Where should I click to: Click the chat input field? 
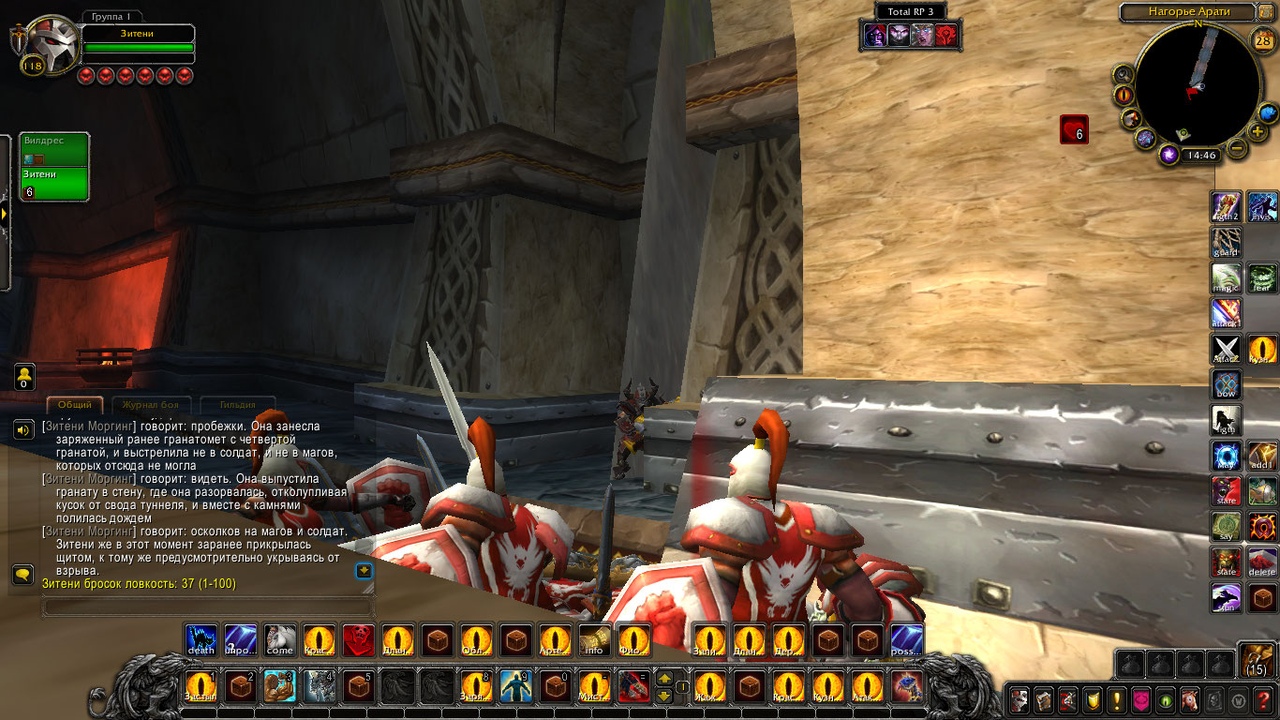[x=207, y=607]
